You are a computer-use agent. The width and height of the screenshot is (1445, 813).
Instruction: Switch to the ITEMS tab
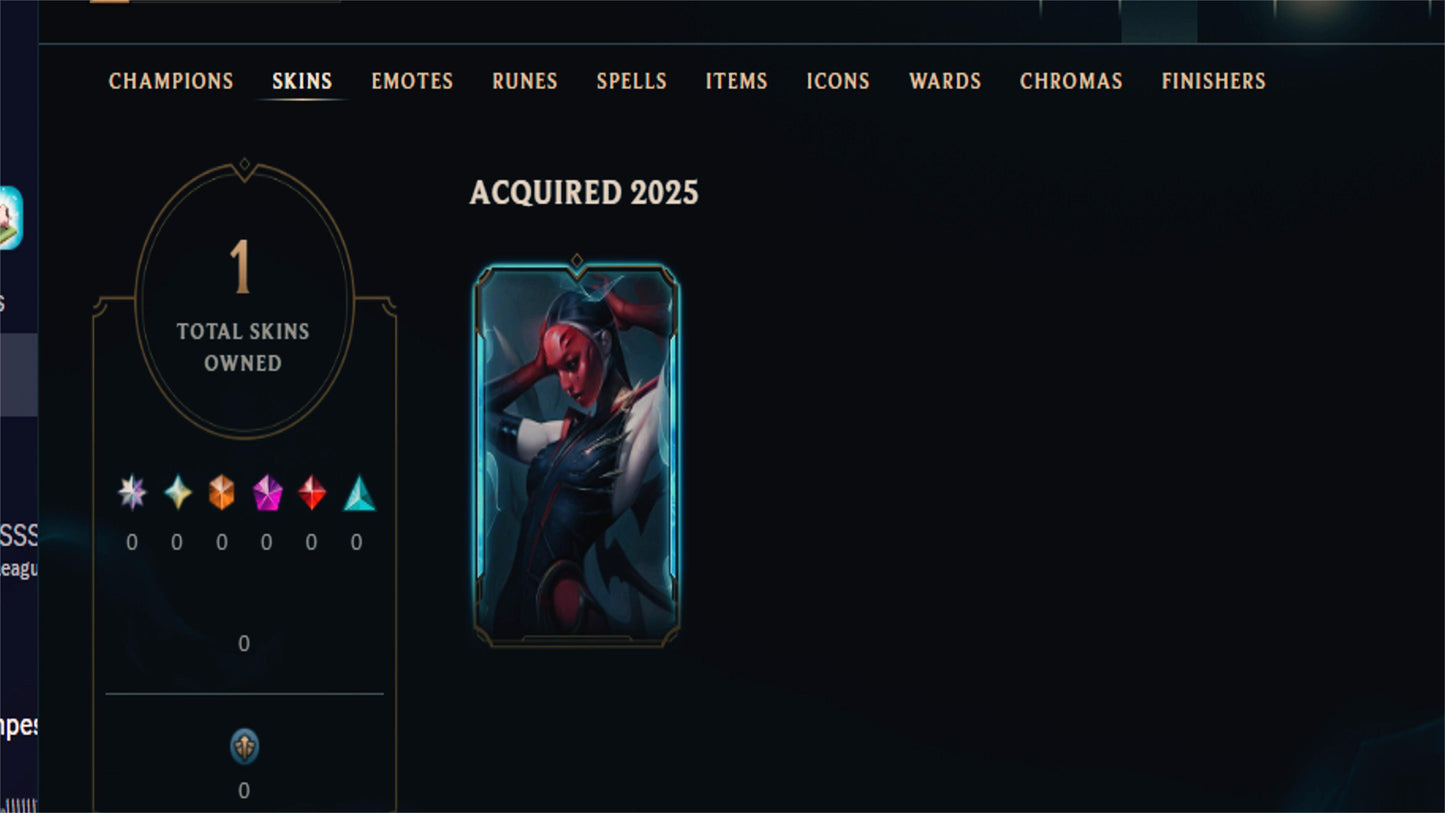pos(737,81)
